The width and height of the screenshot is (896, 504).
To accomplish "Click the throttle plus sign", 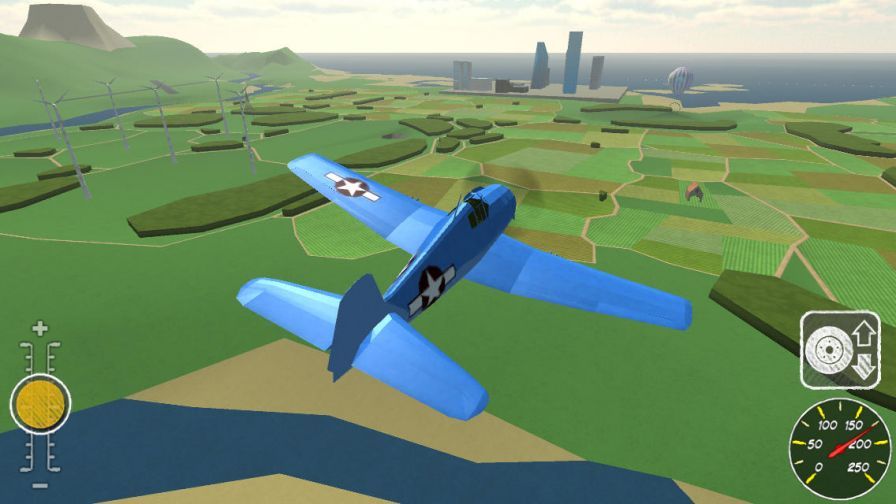I will (x=40, y=328).
